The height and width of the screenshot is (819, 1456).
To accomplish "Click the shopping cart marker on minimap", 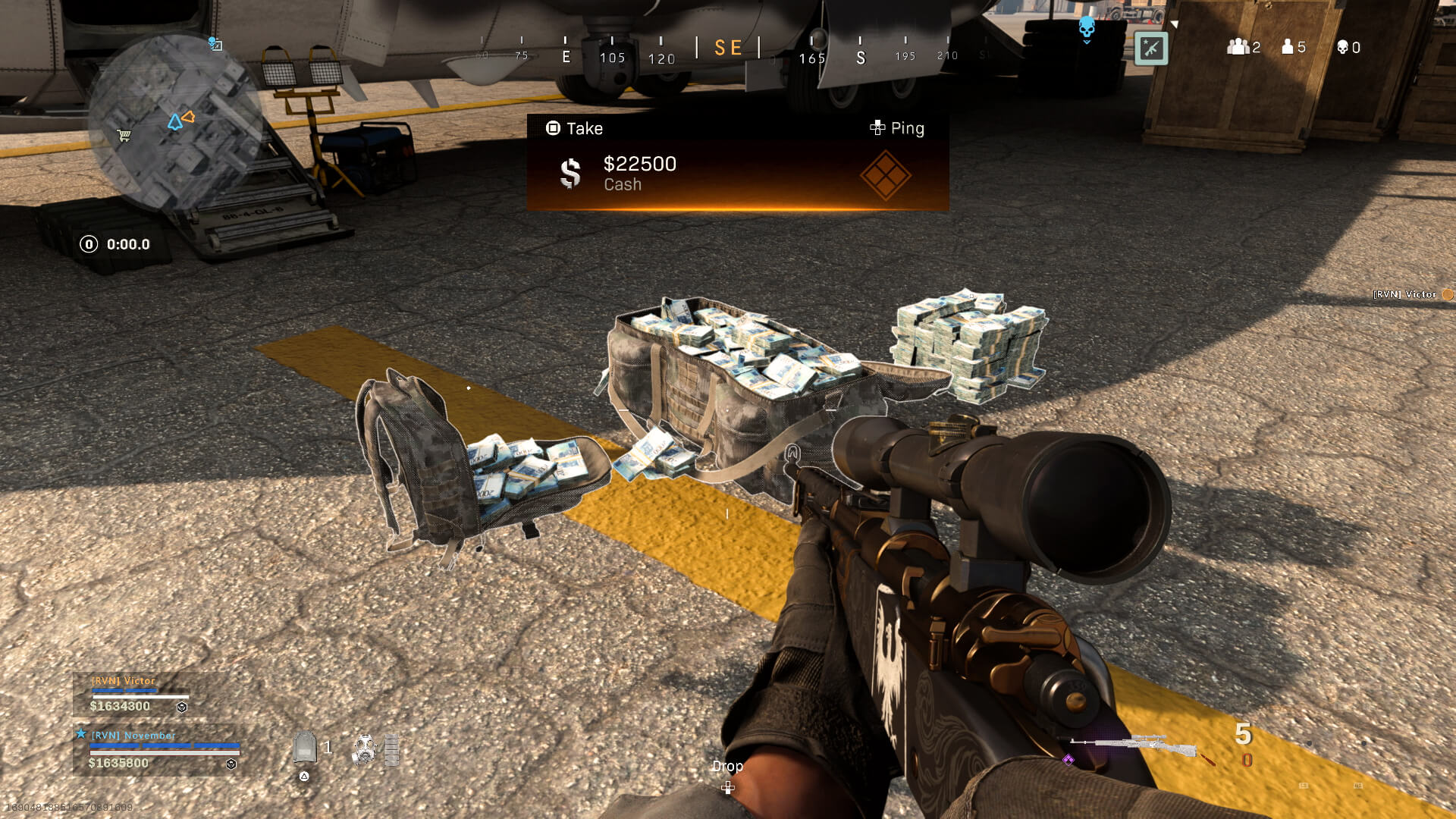I will click(x=124, y=136).
